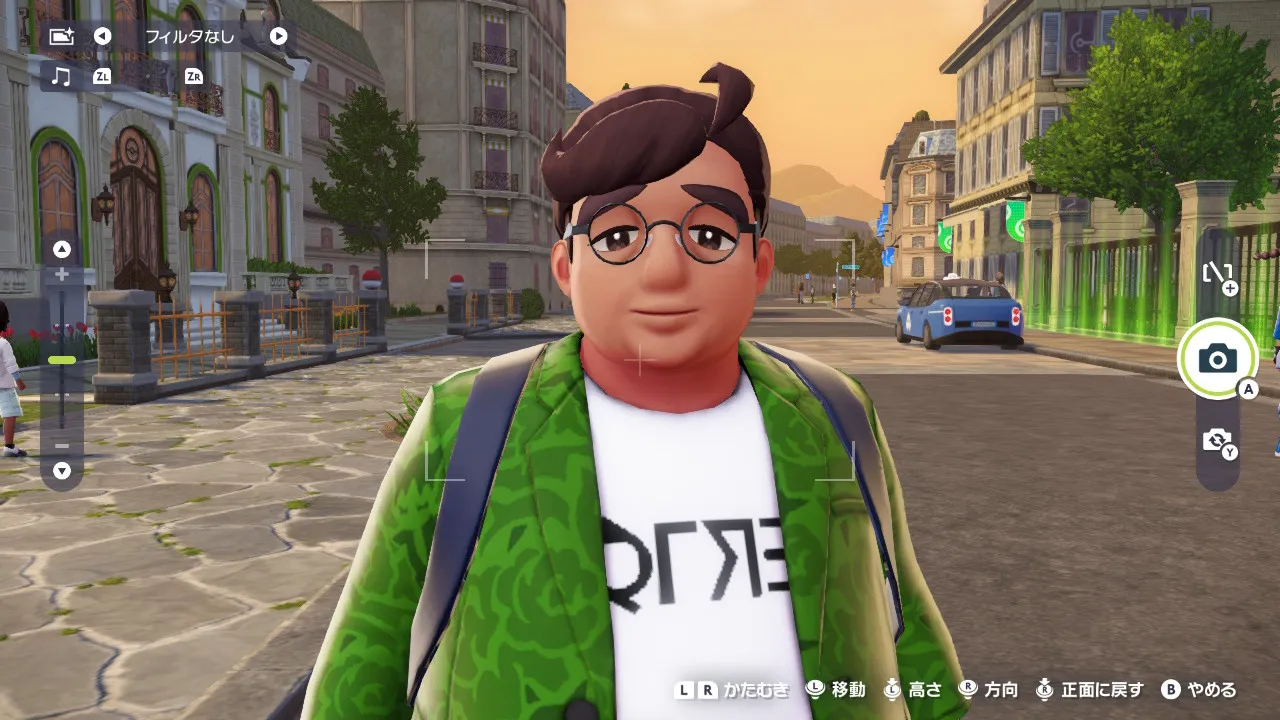Zoom in using the plus sign
Viewport: 1280px width, 720px height.
(x=62, y=274)
